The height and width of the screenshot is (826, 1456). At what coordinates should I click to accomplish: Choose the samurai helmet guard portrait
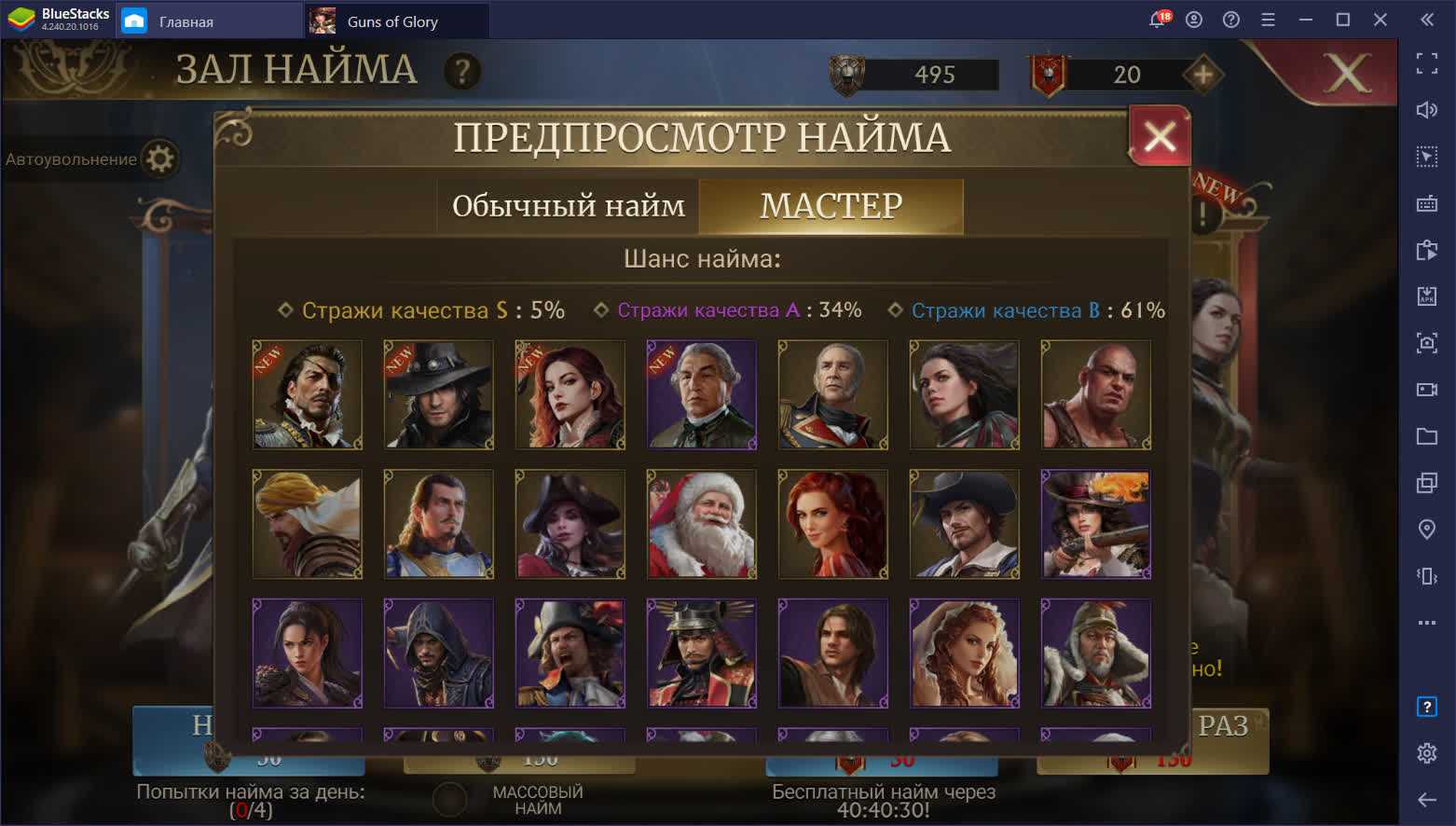[702, 654]
